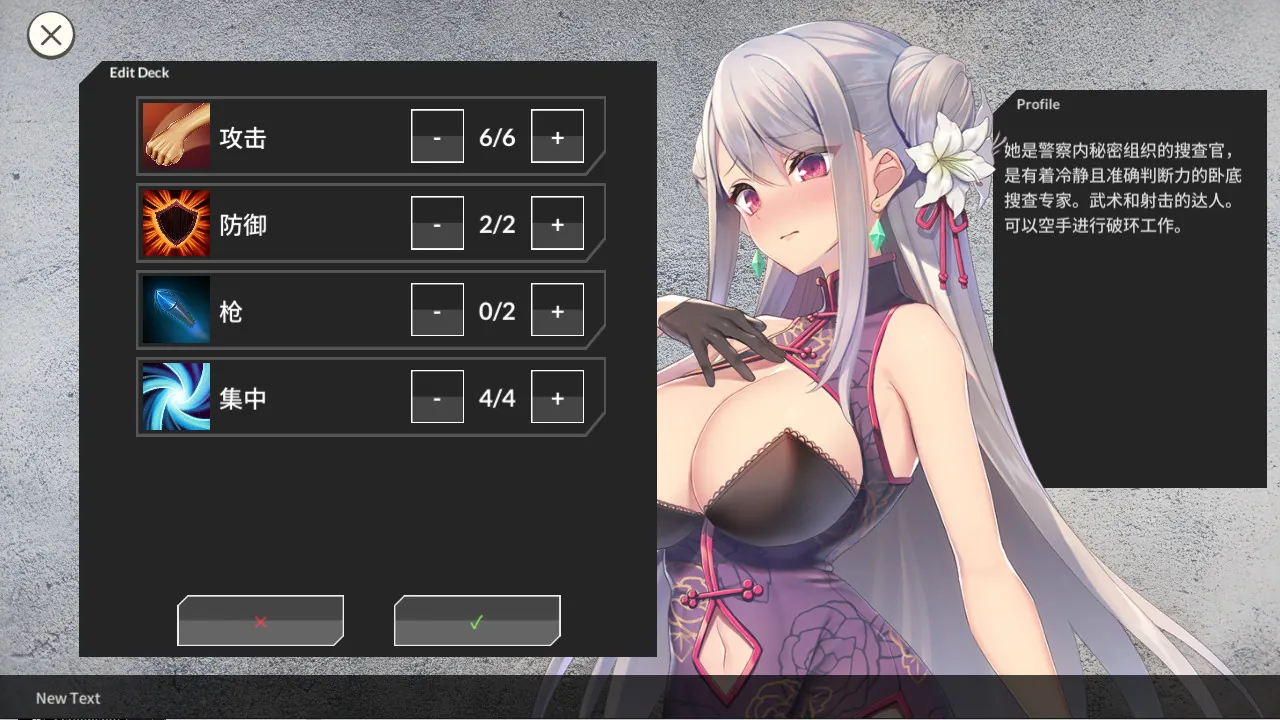Increase the 枪 card count from 0
This screenshot has height=720, width=1280.
(557, 310)
